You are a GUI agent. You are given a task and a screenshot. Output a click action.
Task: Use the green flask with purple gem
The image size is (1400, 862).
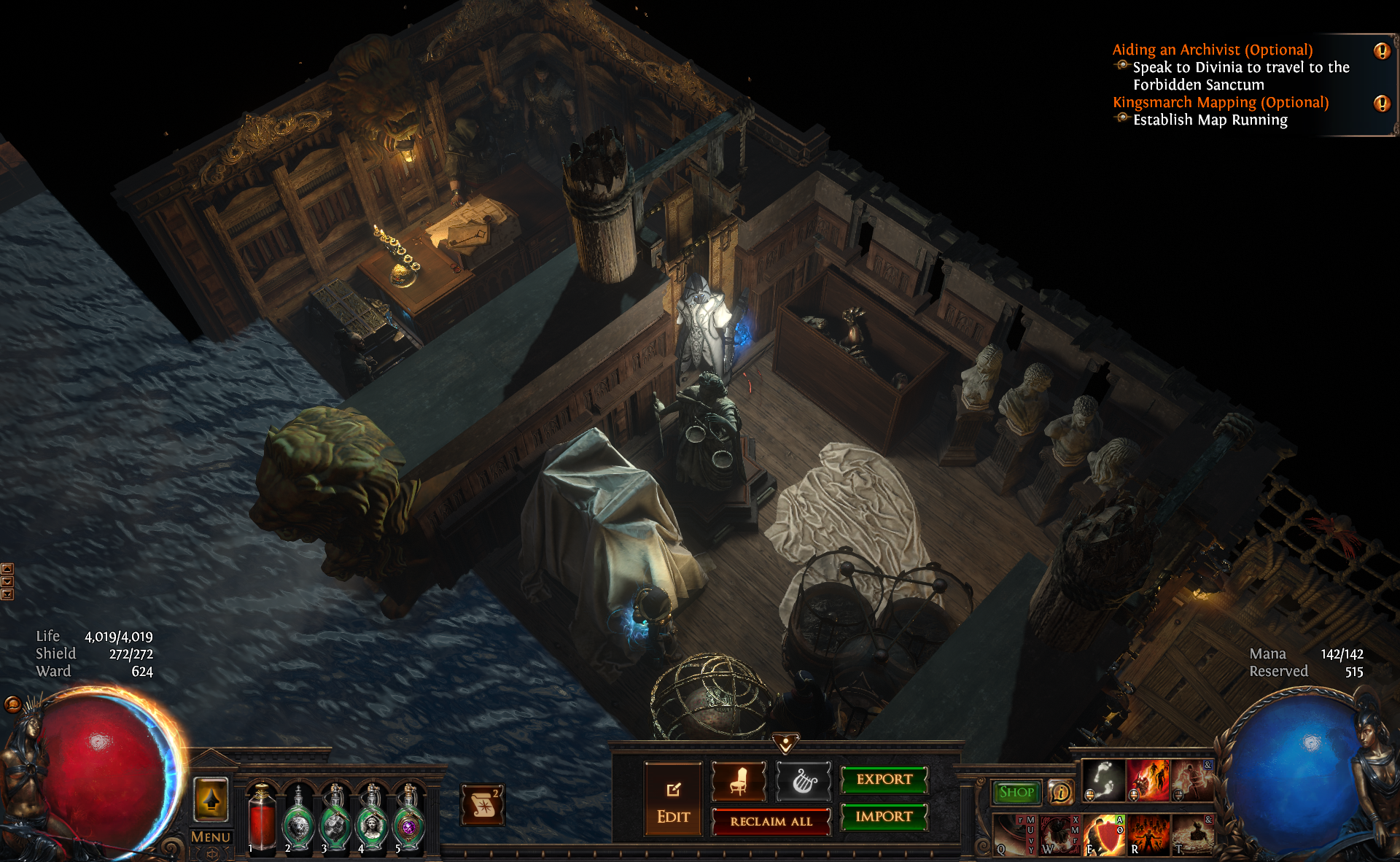(409, 818)
